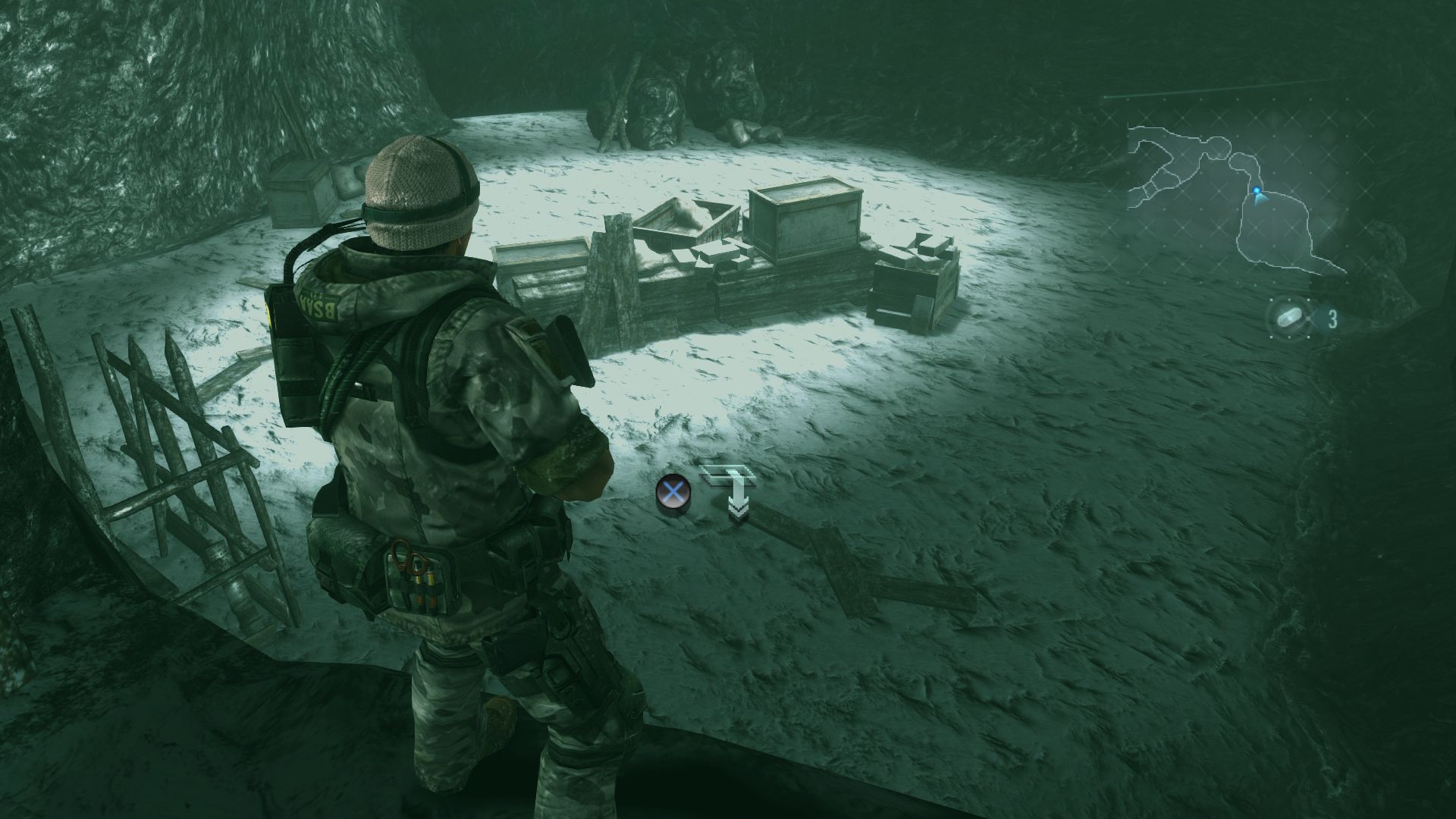Click the large wooden crate on the ledge
1456x819 pixels.
tap(808, 224)
